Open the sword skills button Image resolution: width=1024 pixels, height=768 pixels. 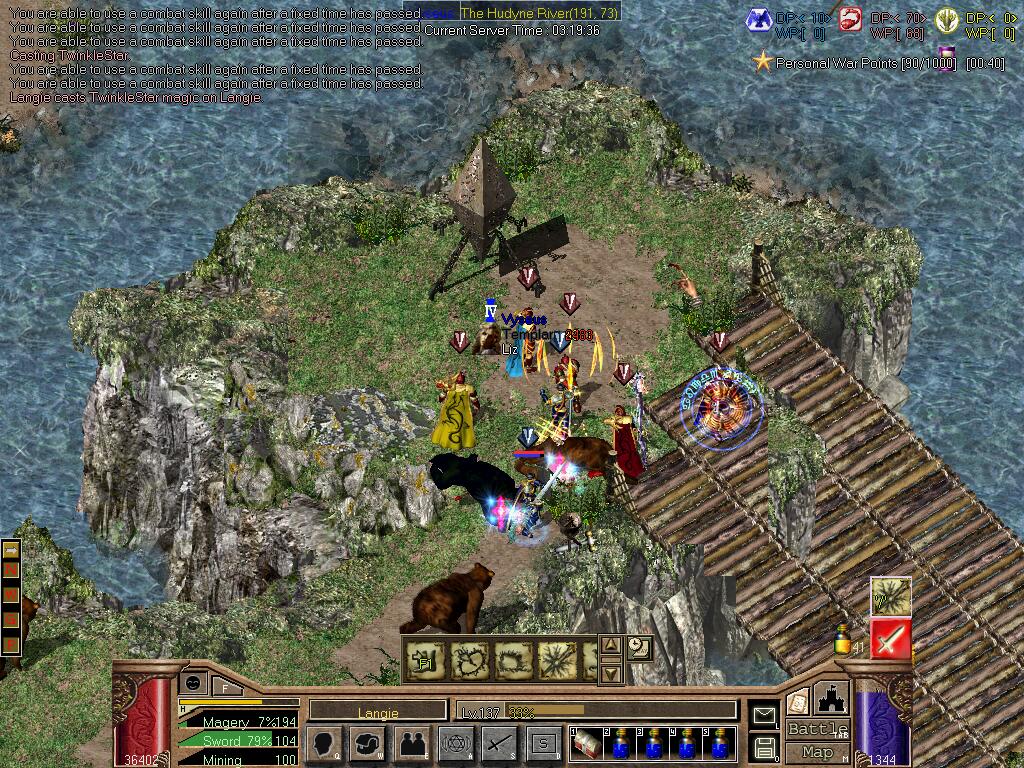pos(499,743)
